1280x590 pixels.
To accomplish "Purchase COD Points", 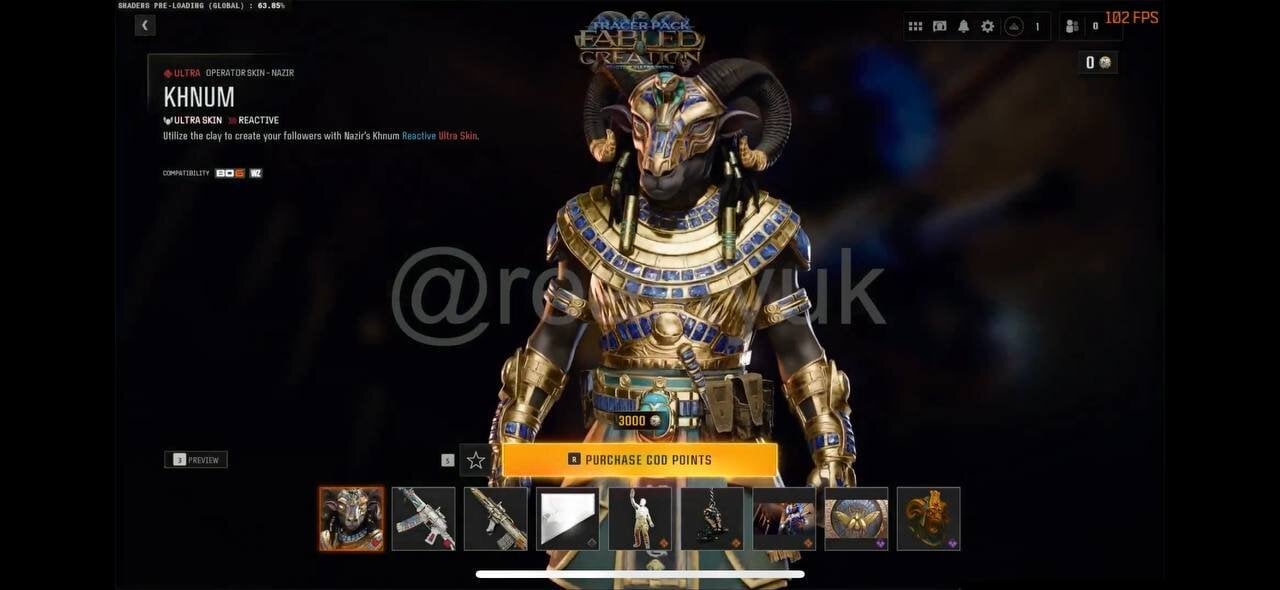I will 640,460.
